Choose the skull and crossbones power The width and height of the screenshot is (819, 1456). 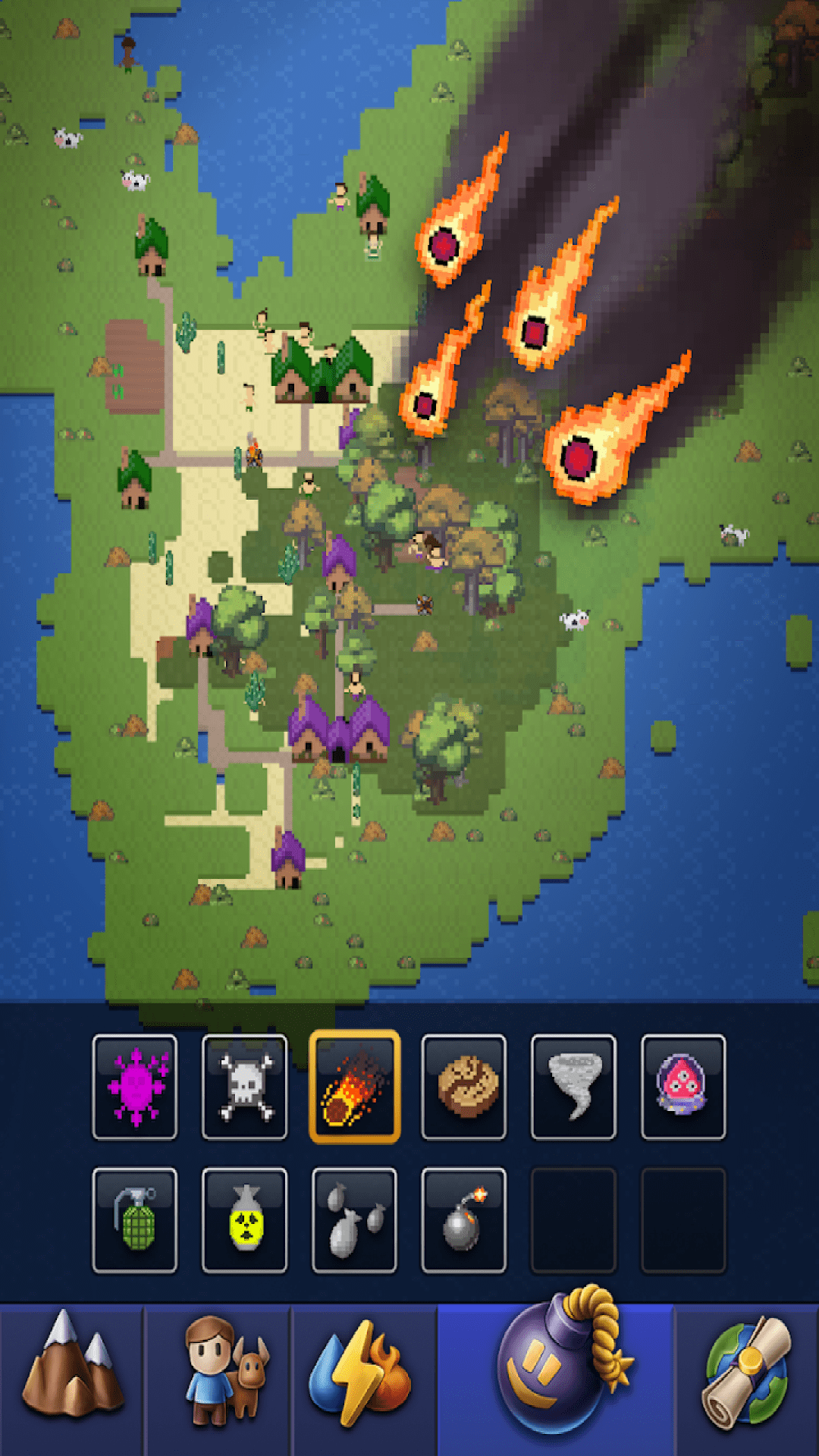pyautogui.click(x=244, y=1087)
